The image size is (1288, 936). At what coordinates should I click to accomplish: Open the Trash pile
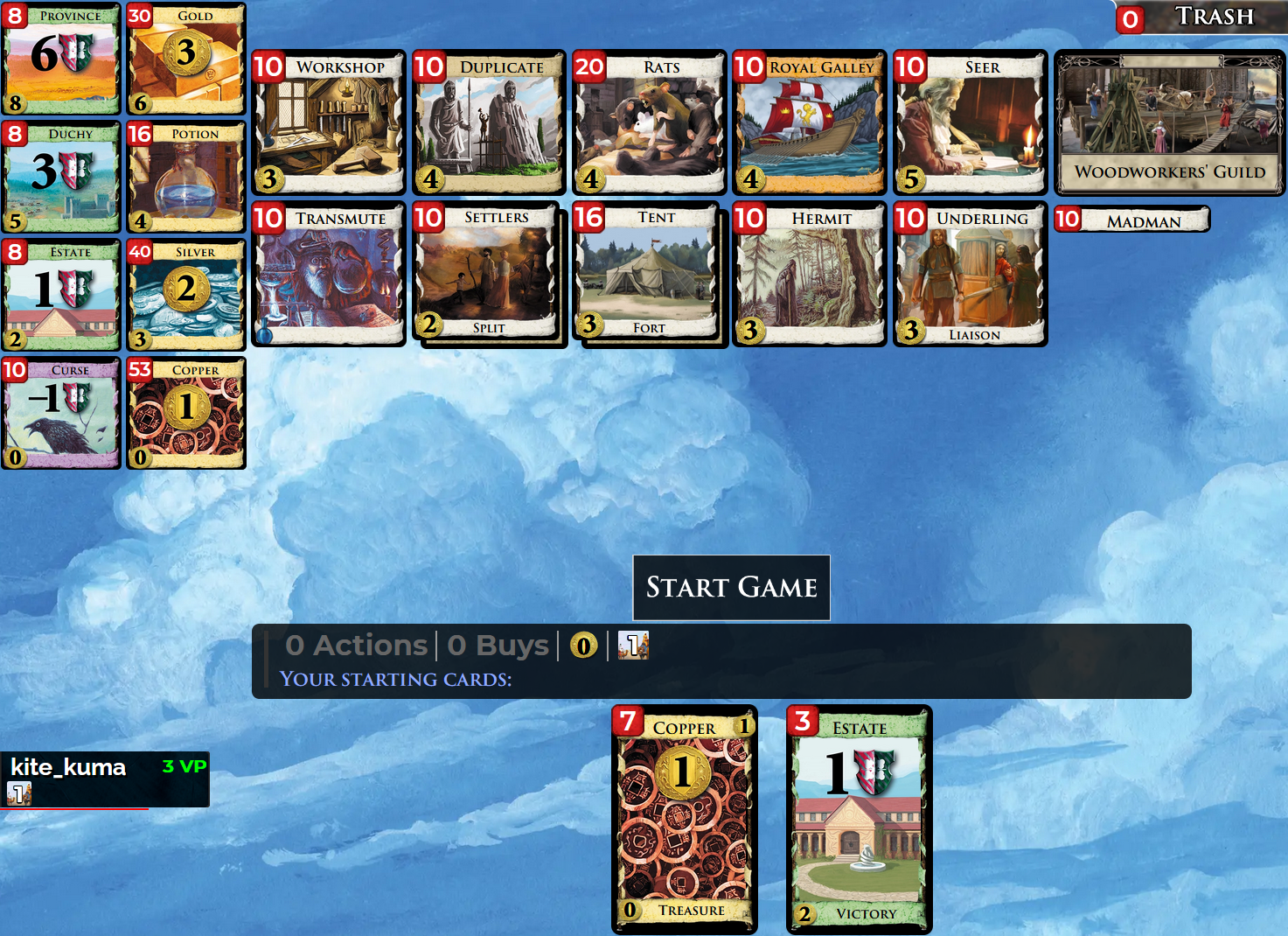click(x=1201, y=17)
